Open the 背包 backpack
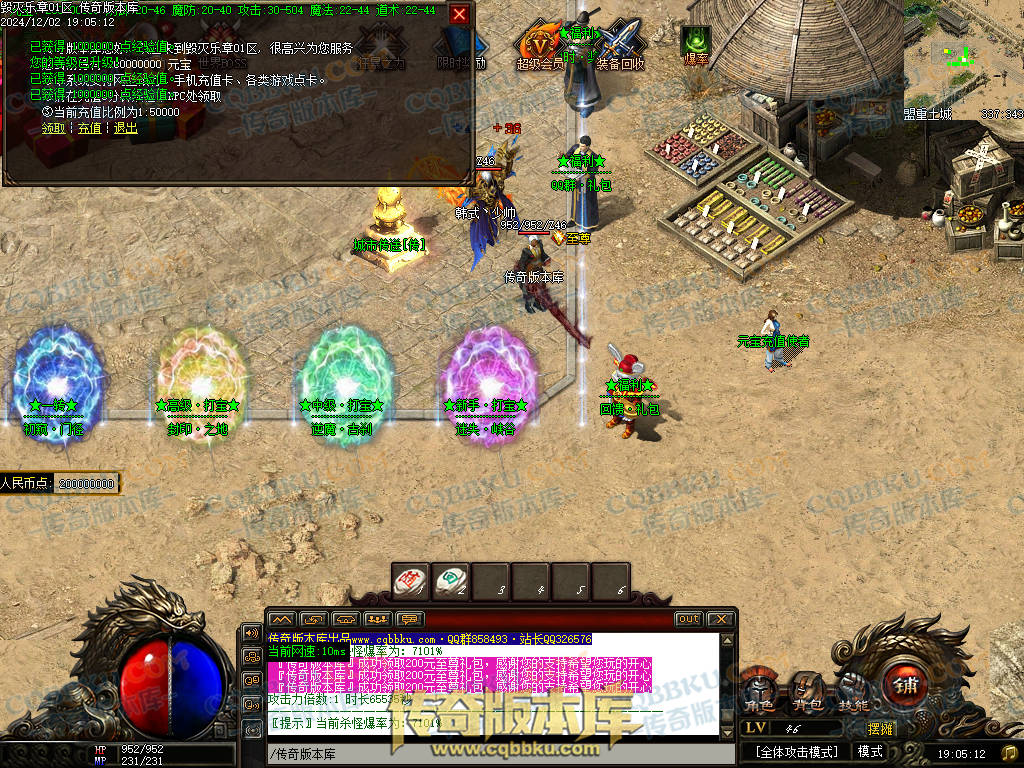The height and width of the screenshot is (768, 1024). [806, 691]
